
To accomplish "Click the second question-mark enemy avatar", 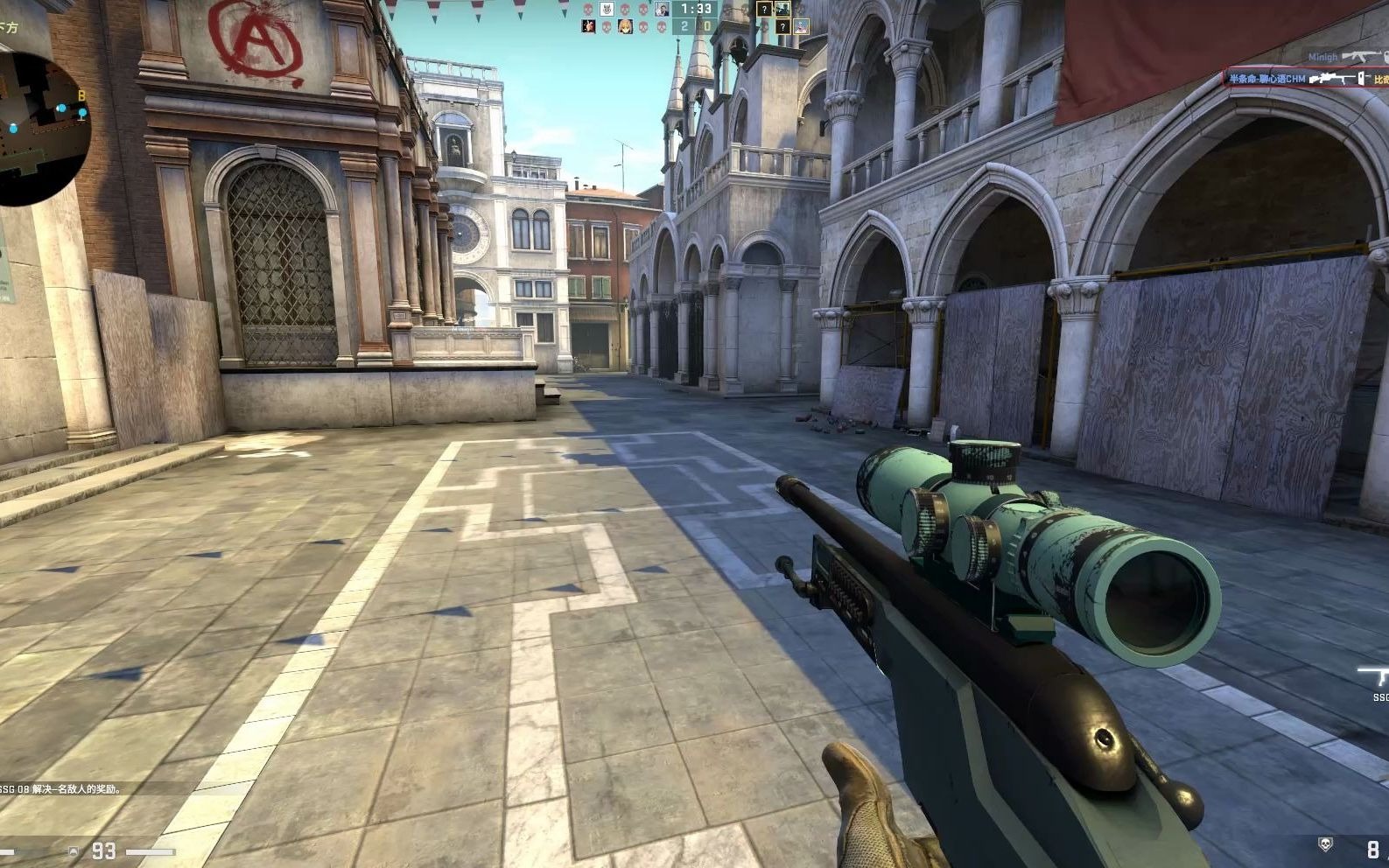I will coord(782,27).
